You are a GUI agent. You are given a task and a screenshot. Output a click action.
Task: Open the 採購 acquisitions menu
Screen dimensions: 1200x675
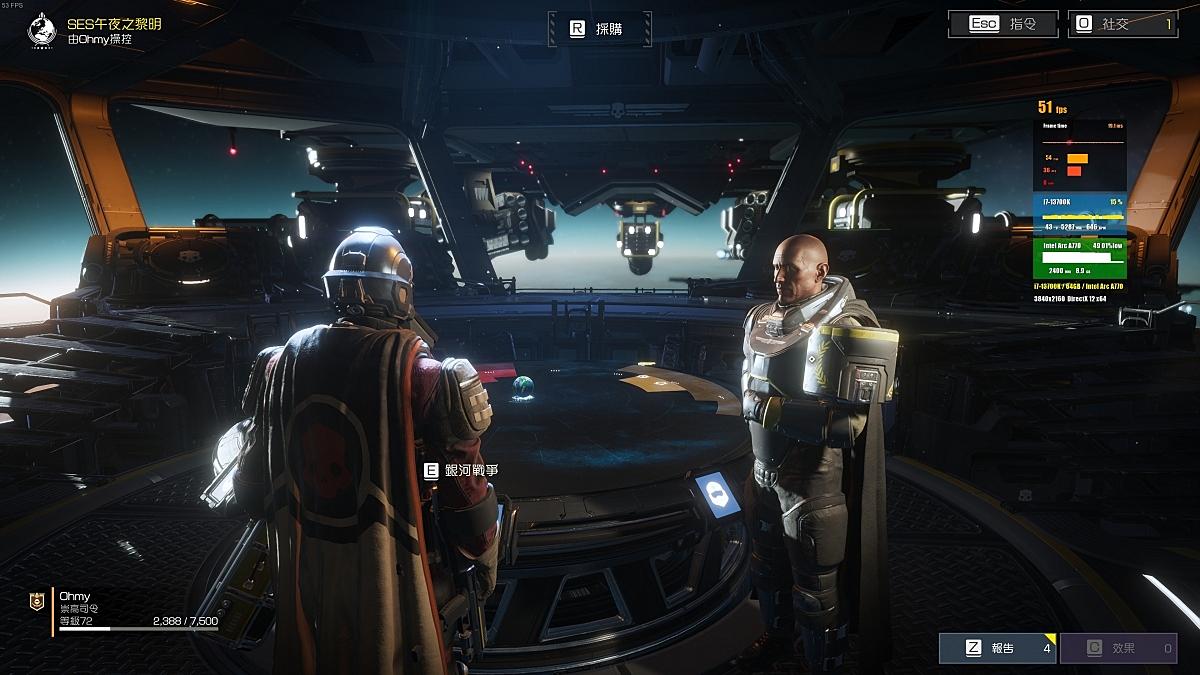tap(599, 29)
